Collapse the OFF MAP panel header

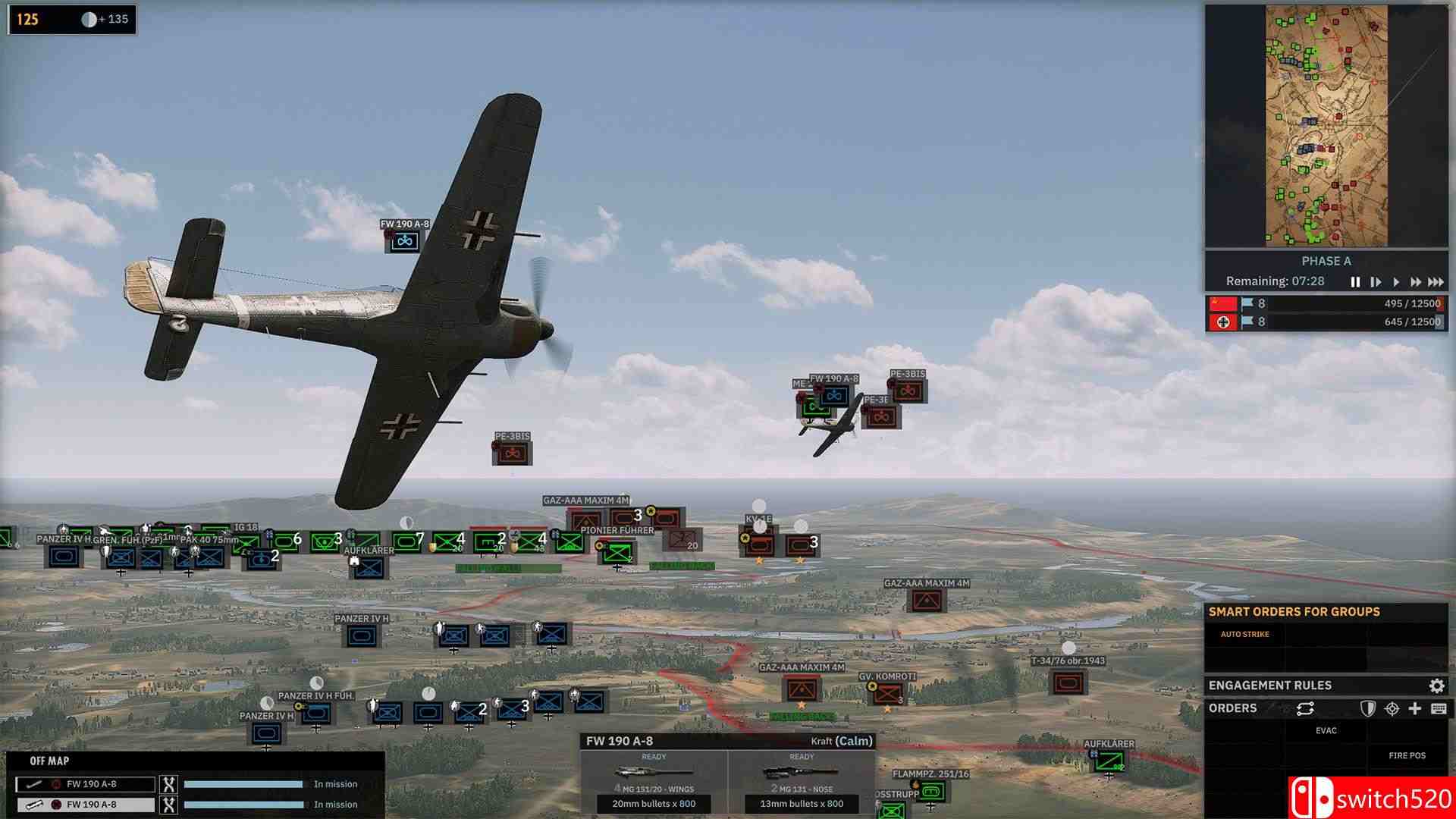click(49, 760)
